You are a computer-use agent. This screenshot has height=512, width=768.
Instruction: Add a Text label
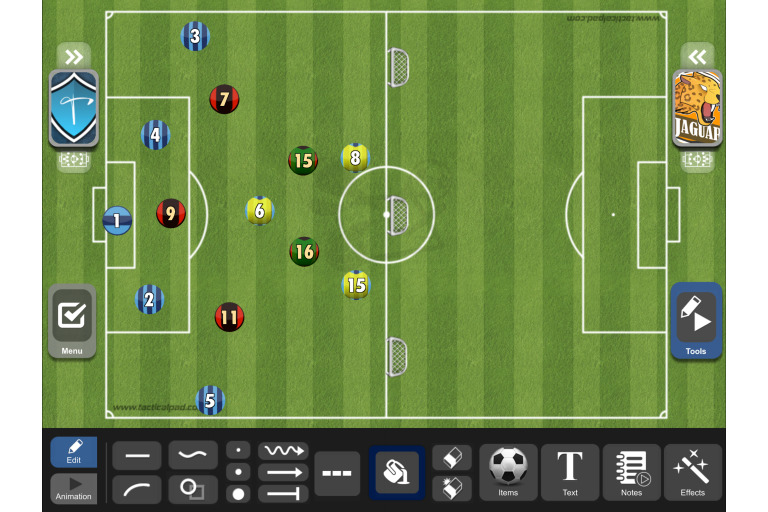coord(570,472)
